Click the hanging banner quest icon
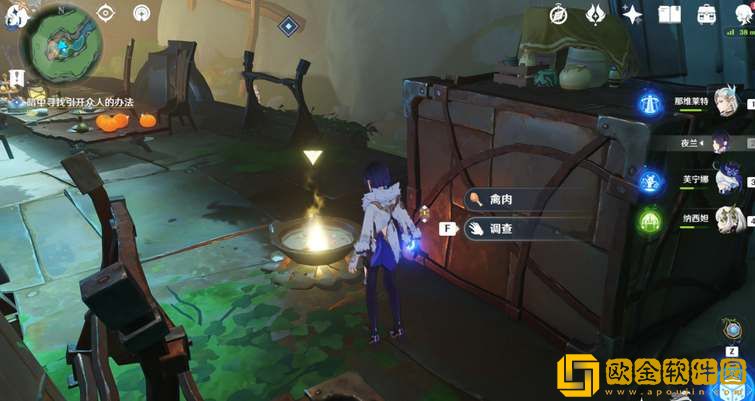 (x=16, y=80)
